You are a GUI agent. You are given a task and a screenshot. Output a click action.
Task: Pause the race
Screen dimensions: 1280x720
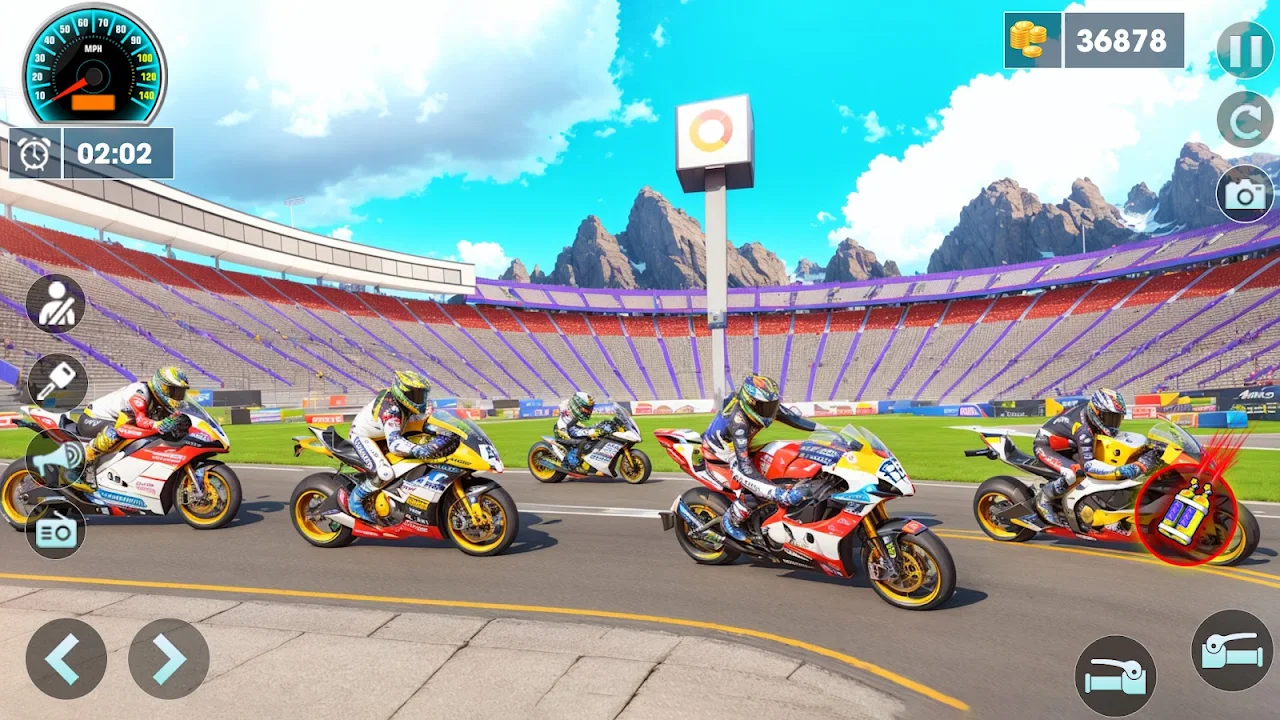click(x=1245, y=49)
